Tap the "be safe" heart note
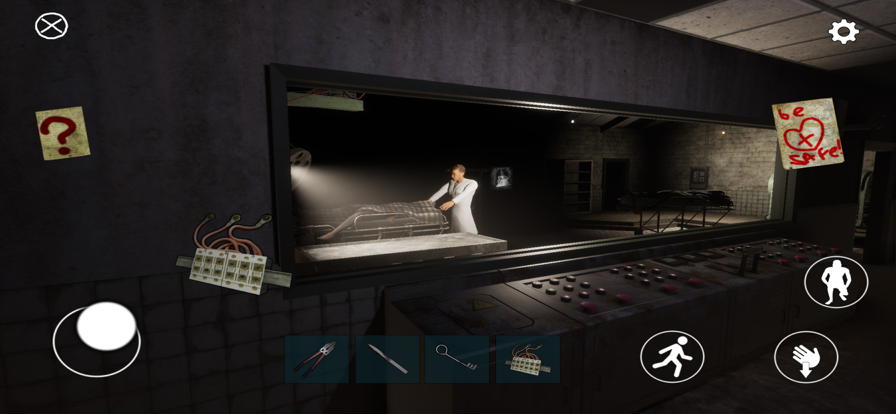Image resolution: width=896 pixels, height=414 pixels. [807, 132]
